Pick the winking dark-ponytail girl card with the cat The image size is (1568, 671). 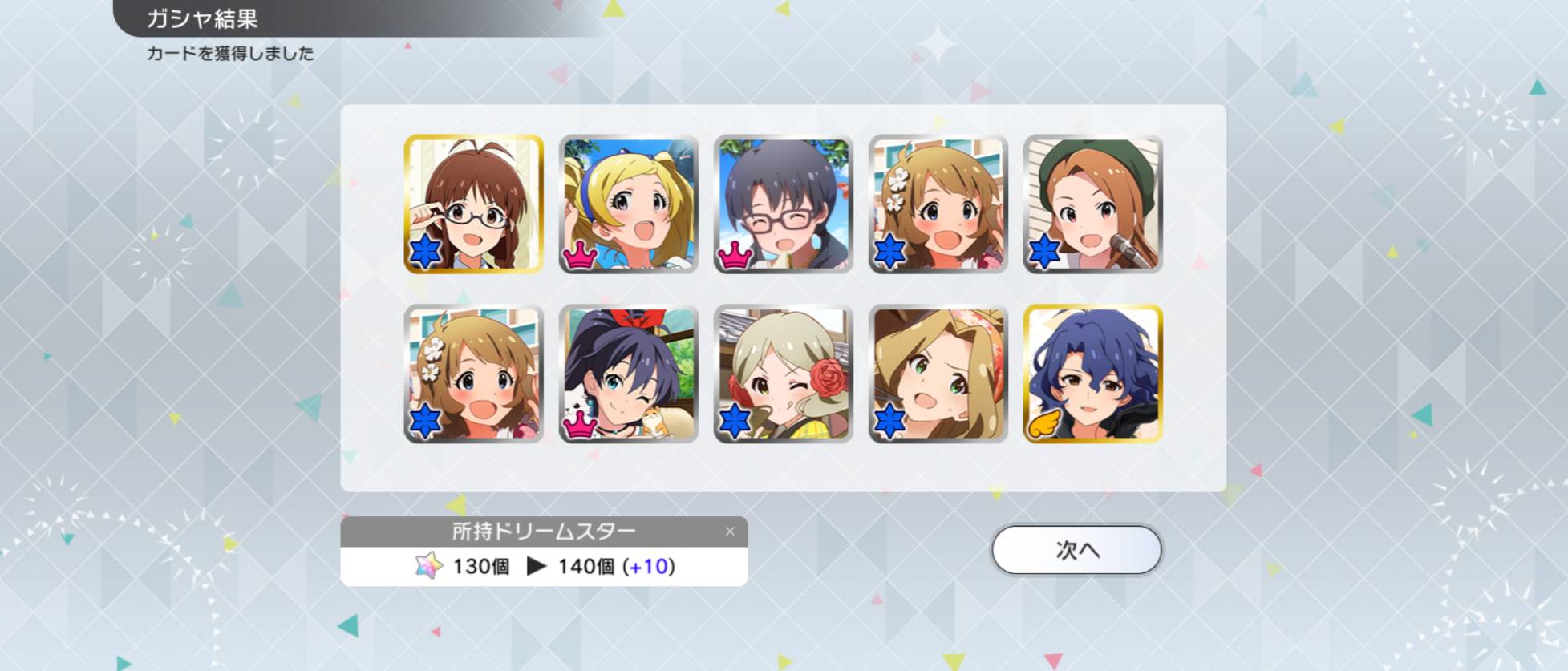pyautogui.click(x=629, y=374)
